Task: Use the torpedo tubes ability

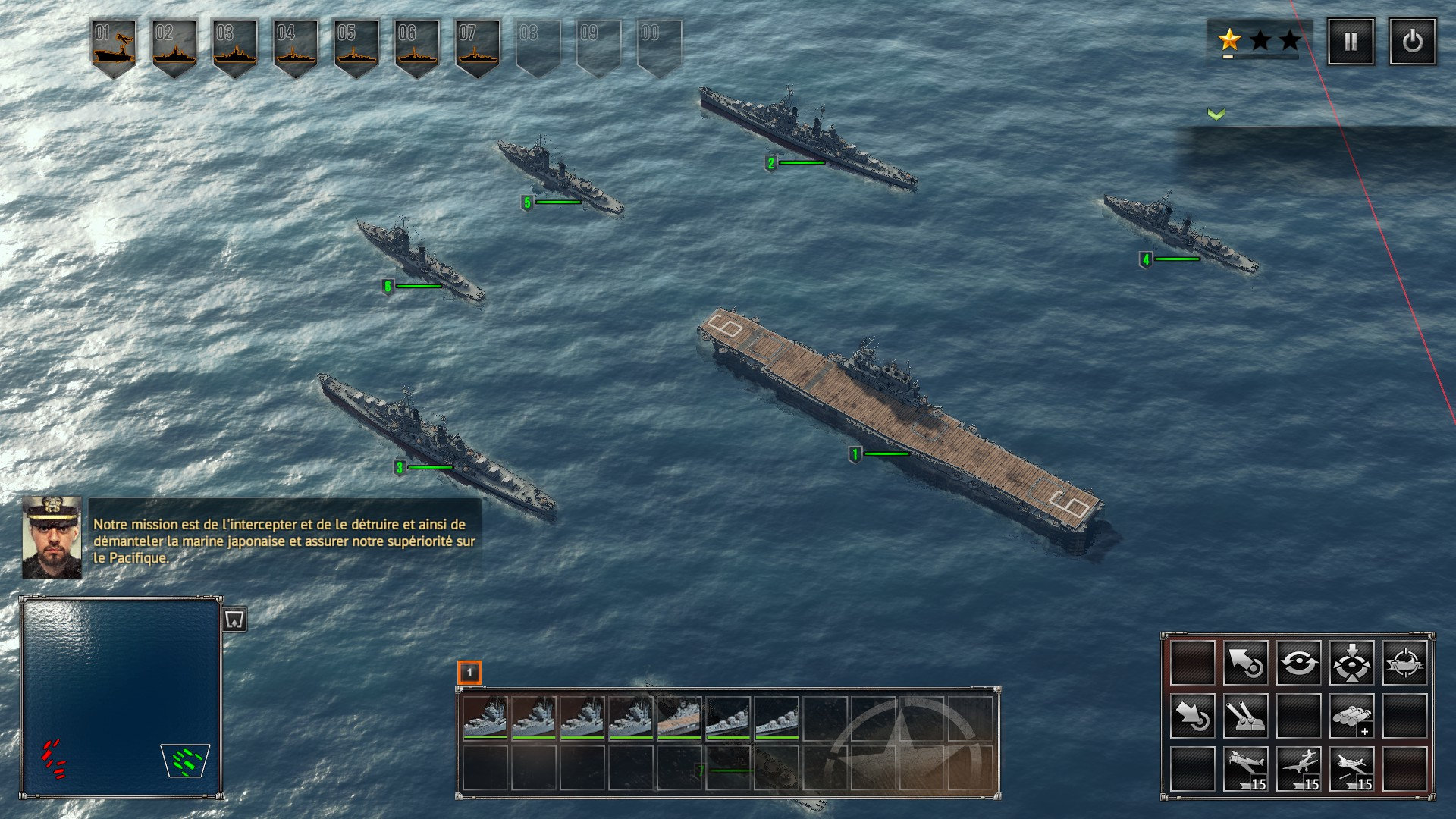Action: click(x=1351, y=716)
